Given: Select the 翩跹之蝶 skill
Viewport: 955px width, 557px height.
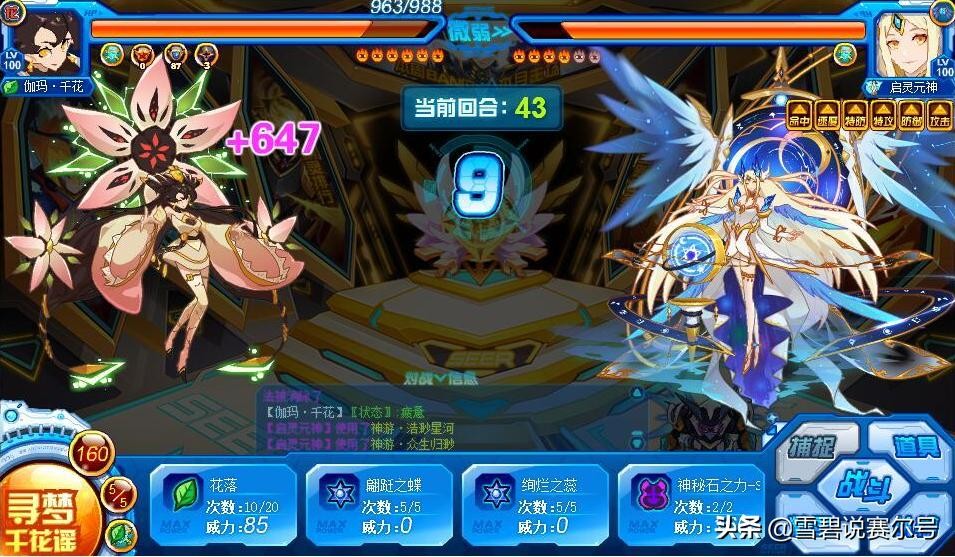Looking at the screenshot, I should pyautogui.click(x=380, y=504).
